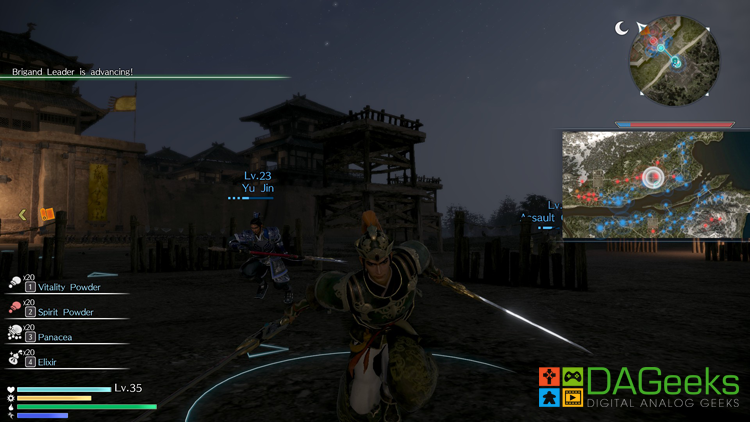Click the DAGeeks watermark logo
Image resolution: width=750 pixels, height=422 pixels.
(639, 387)
